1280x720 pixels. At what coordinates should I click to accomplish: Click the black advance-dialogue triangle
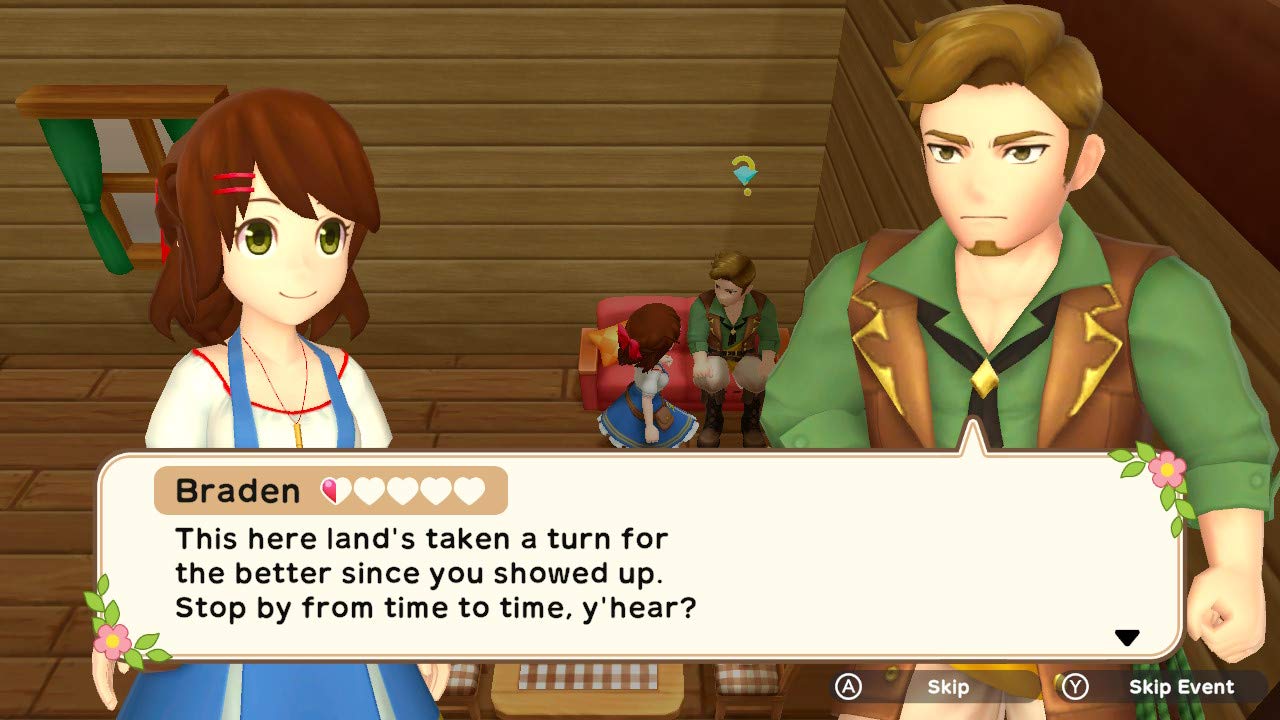point(1129,634)
